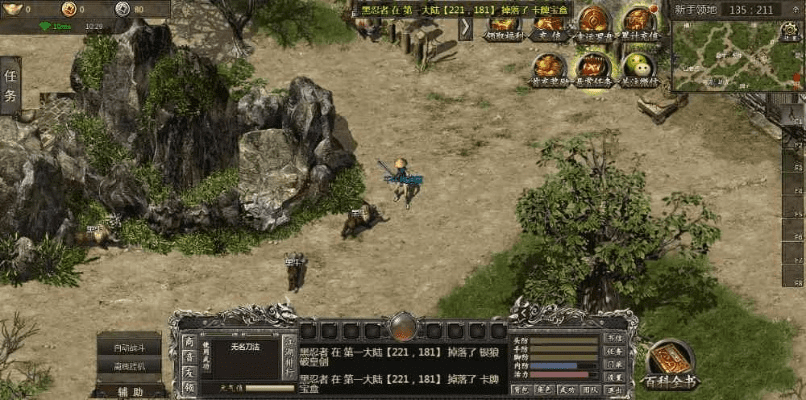Open the 任务 button in the stats panel
Screen dimensions: 806x400
coord(615,351)
